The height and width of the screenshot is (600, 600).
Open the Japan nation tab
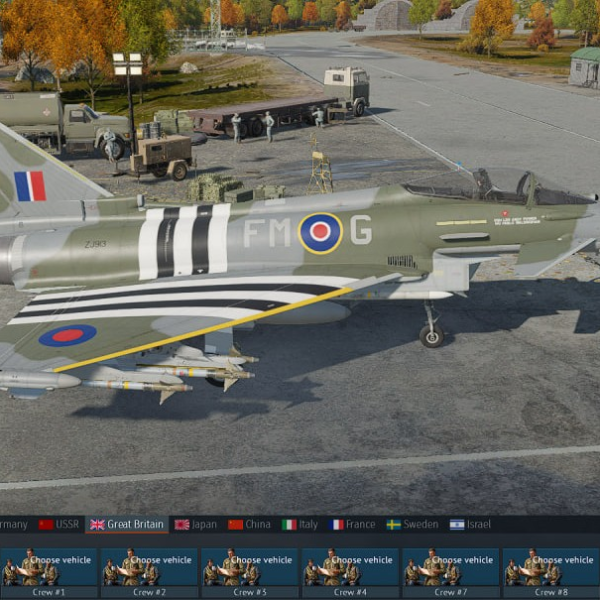[196, 524]
